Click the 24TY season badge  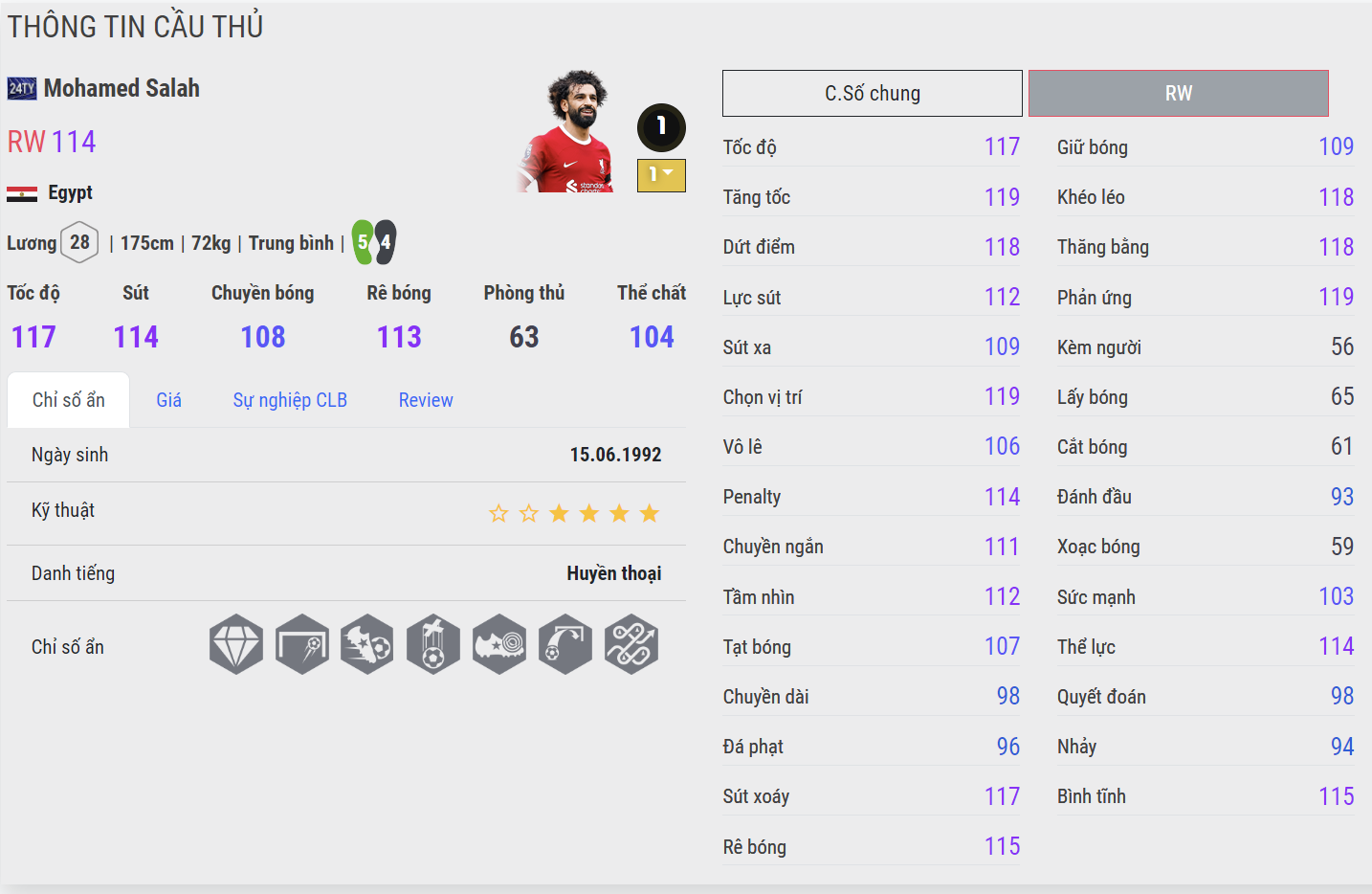22,89
